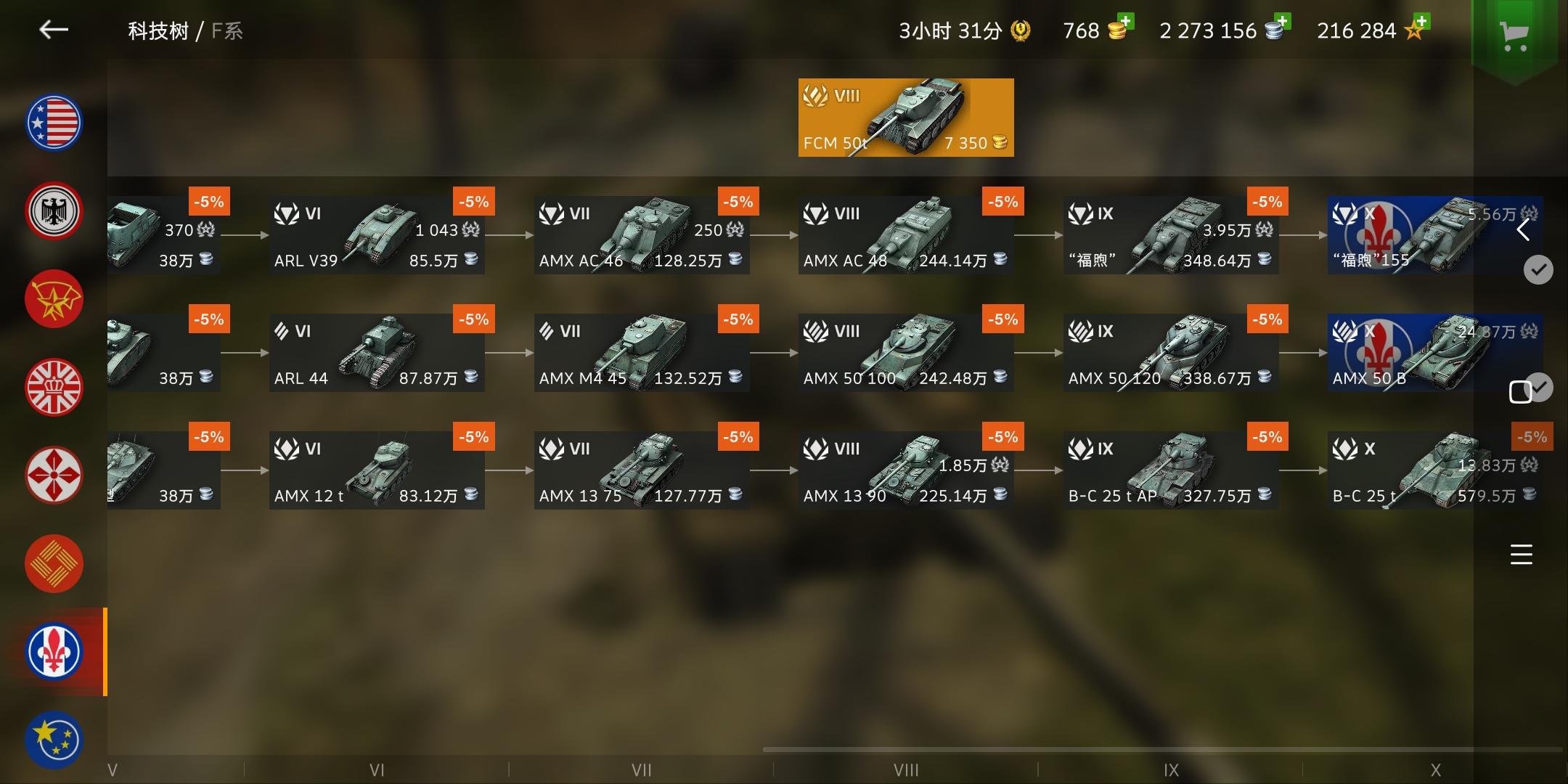Open the in-game store cart

[x=1514, y=35]
